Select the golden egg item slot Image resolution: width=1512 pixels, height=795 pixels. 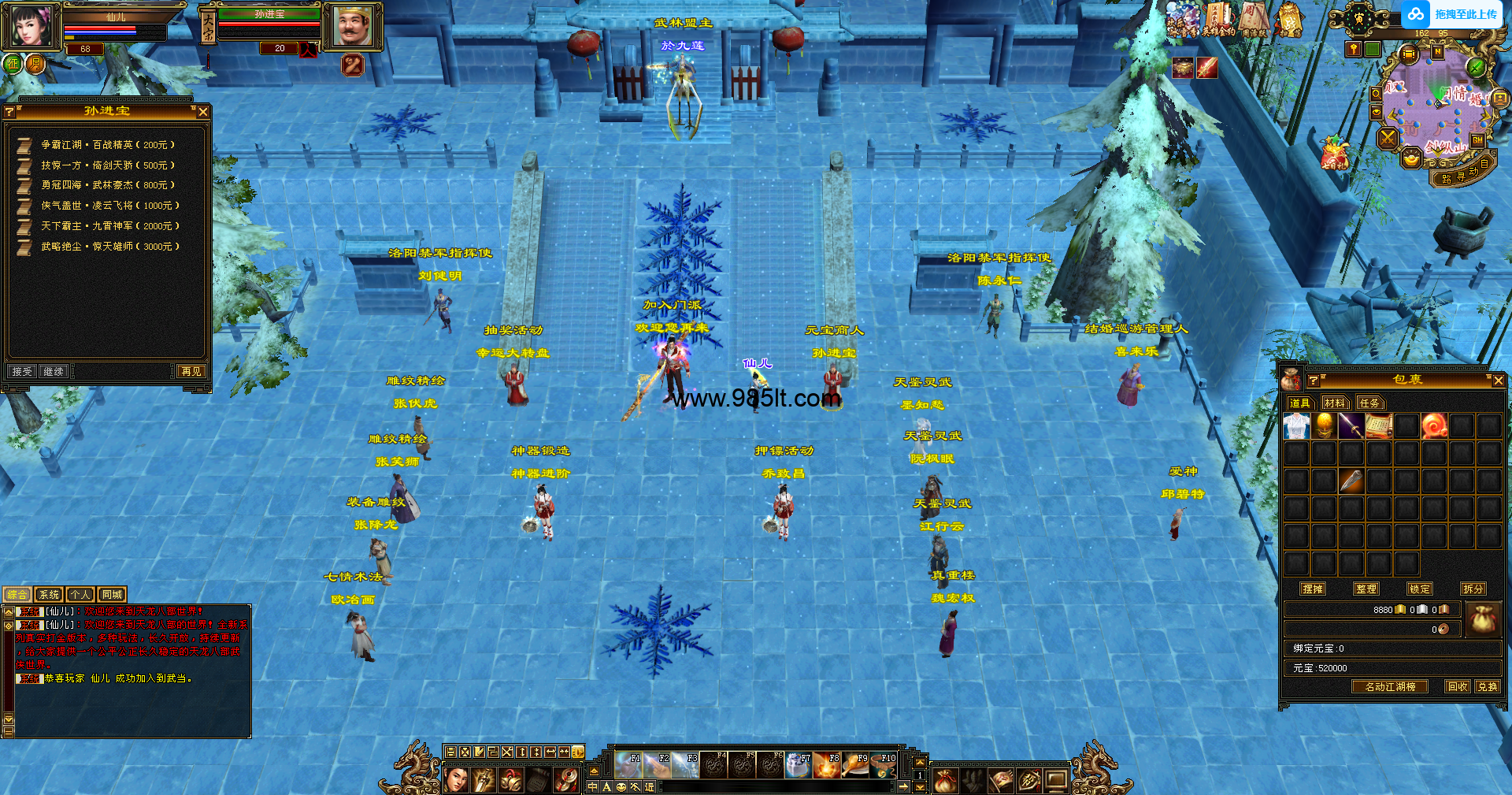(x=1324, y=426)
